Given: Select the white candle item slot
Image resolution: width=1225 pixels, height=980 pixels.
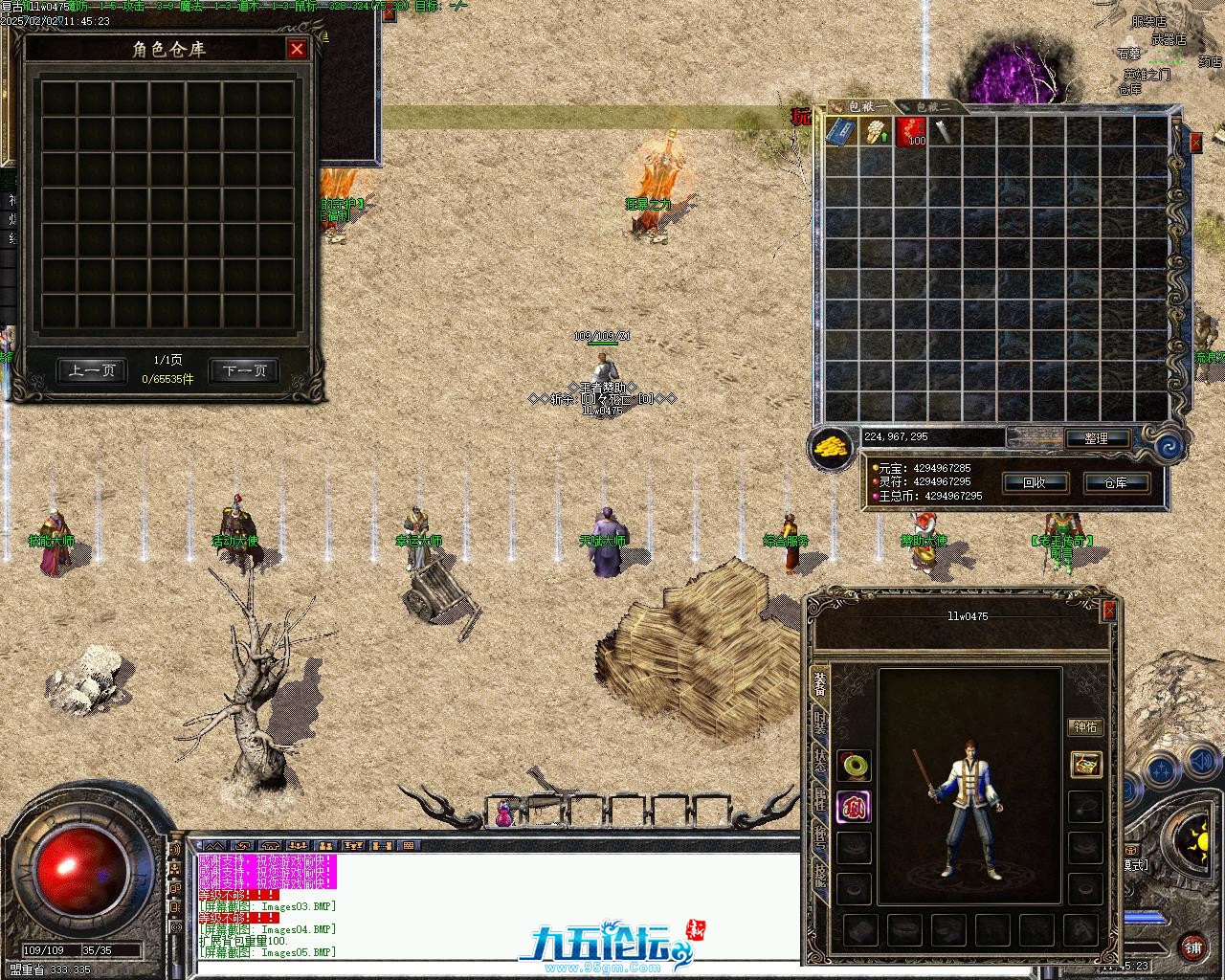Looking at the screenshot, I should pos(875,133).
